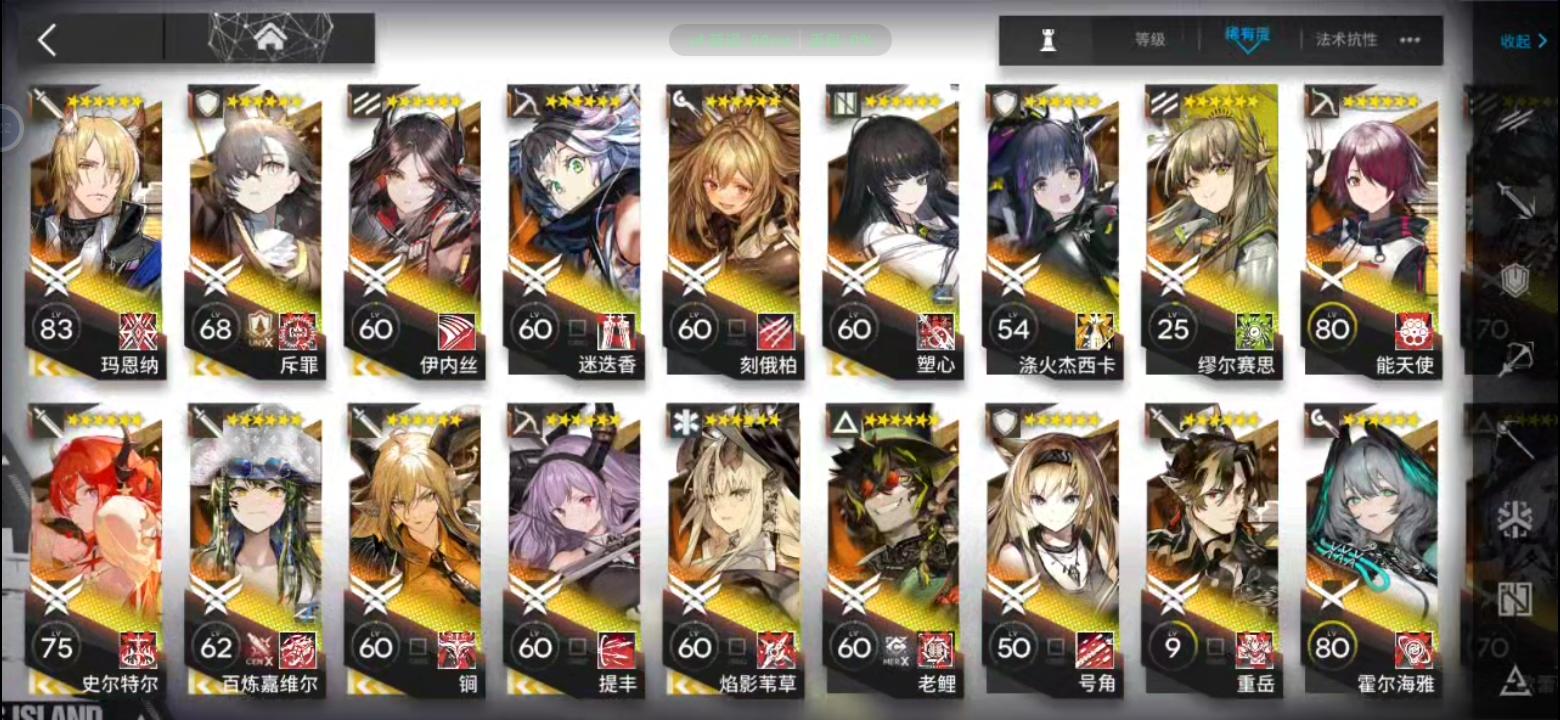
Task: Click the green progress bar at top center
Action: click(x=780, y=38)
